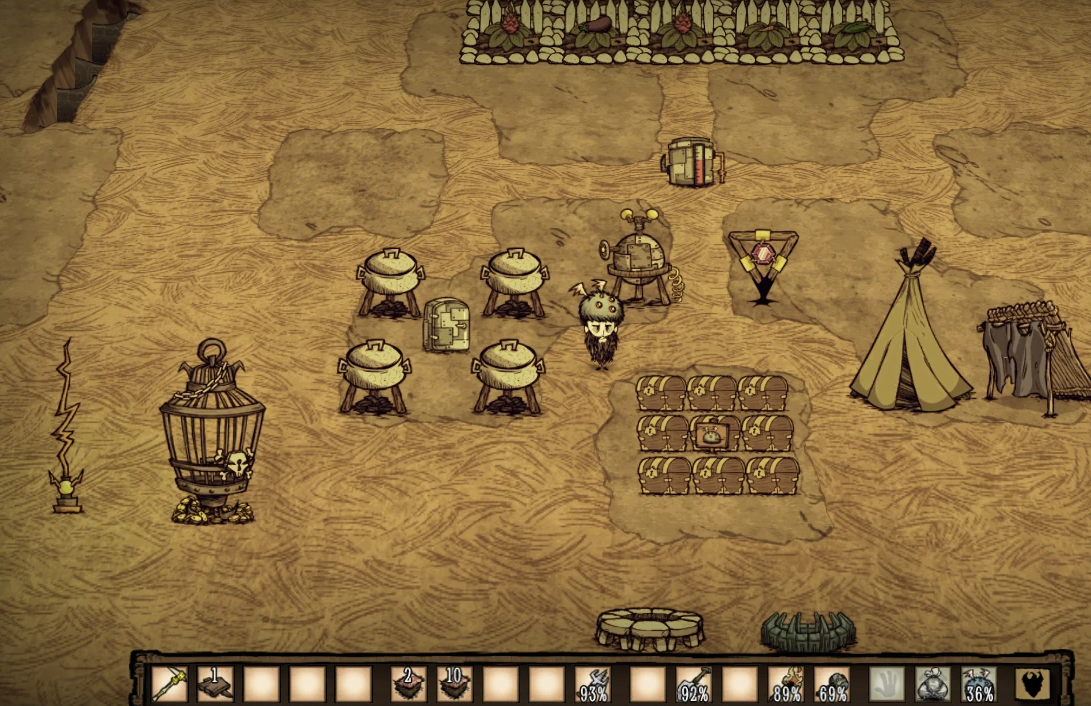
Task: Click the empty hand equipment slot
Action: [886, 684]
